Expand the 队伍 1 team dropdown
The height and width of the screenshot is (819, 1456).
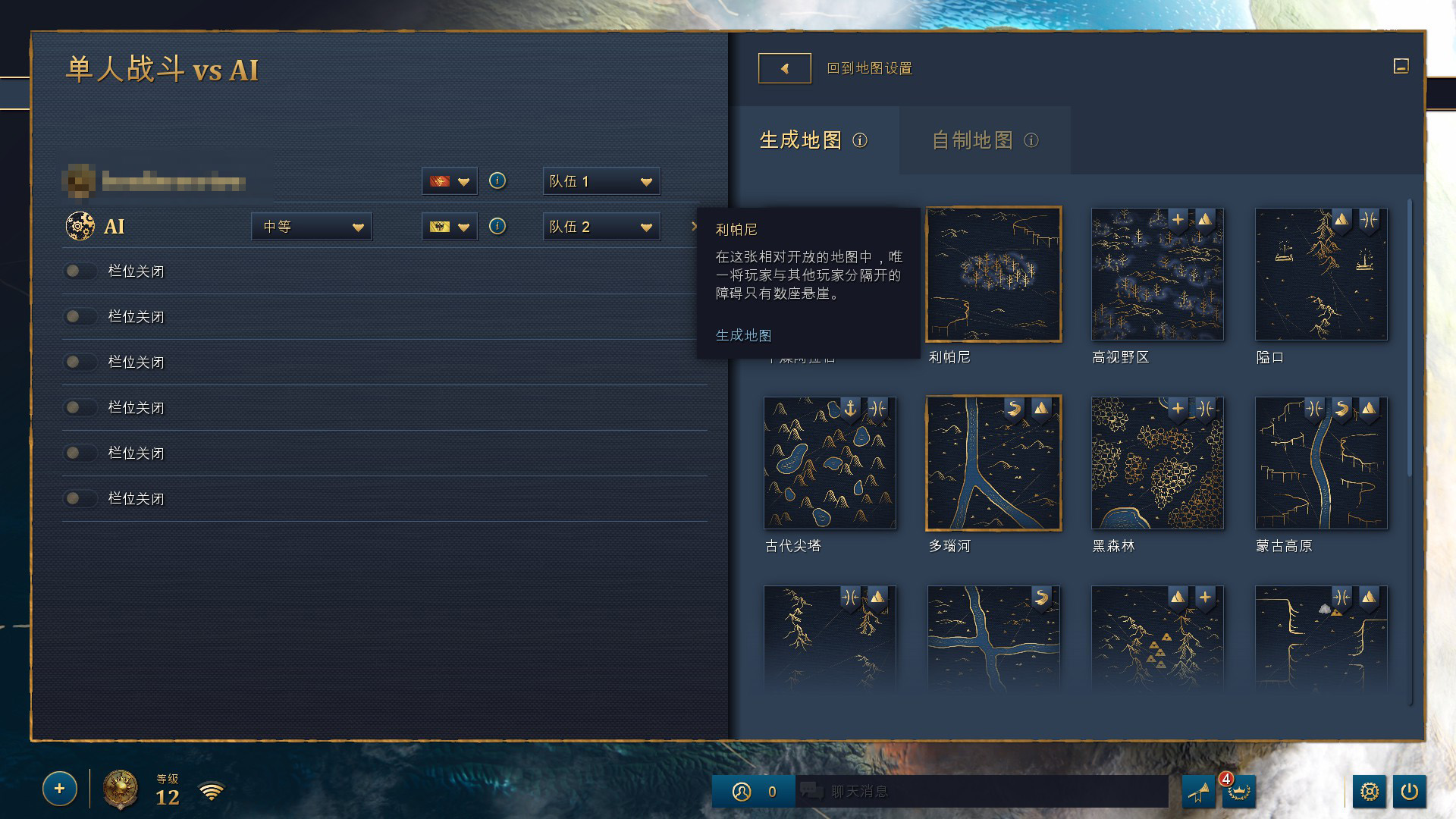pos(601,181)
